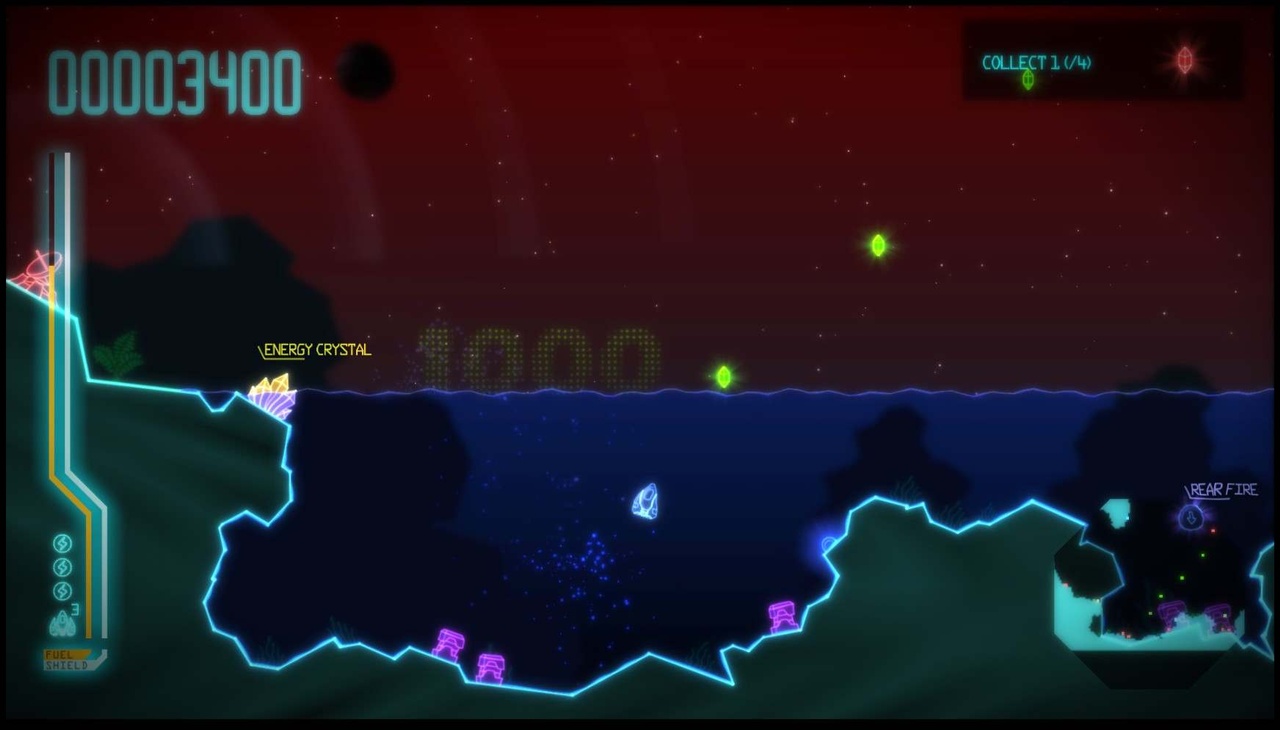Viewport: 1280px width, 730px height.
Task: Click the glowing red crystal icon top right
Action: [x=1185, y=58]
